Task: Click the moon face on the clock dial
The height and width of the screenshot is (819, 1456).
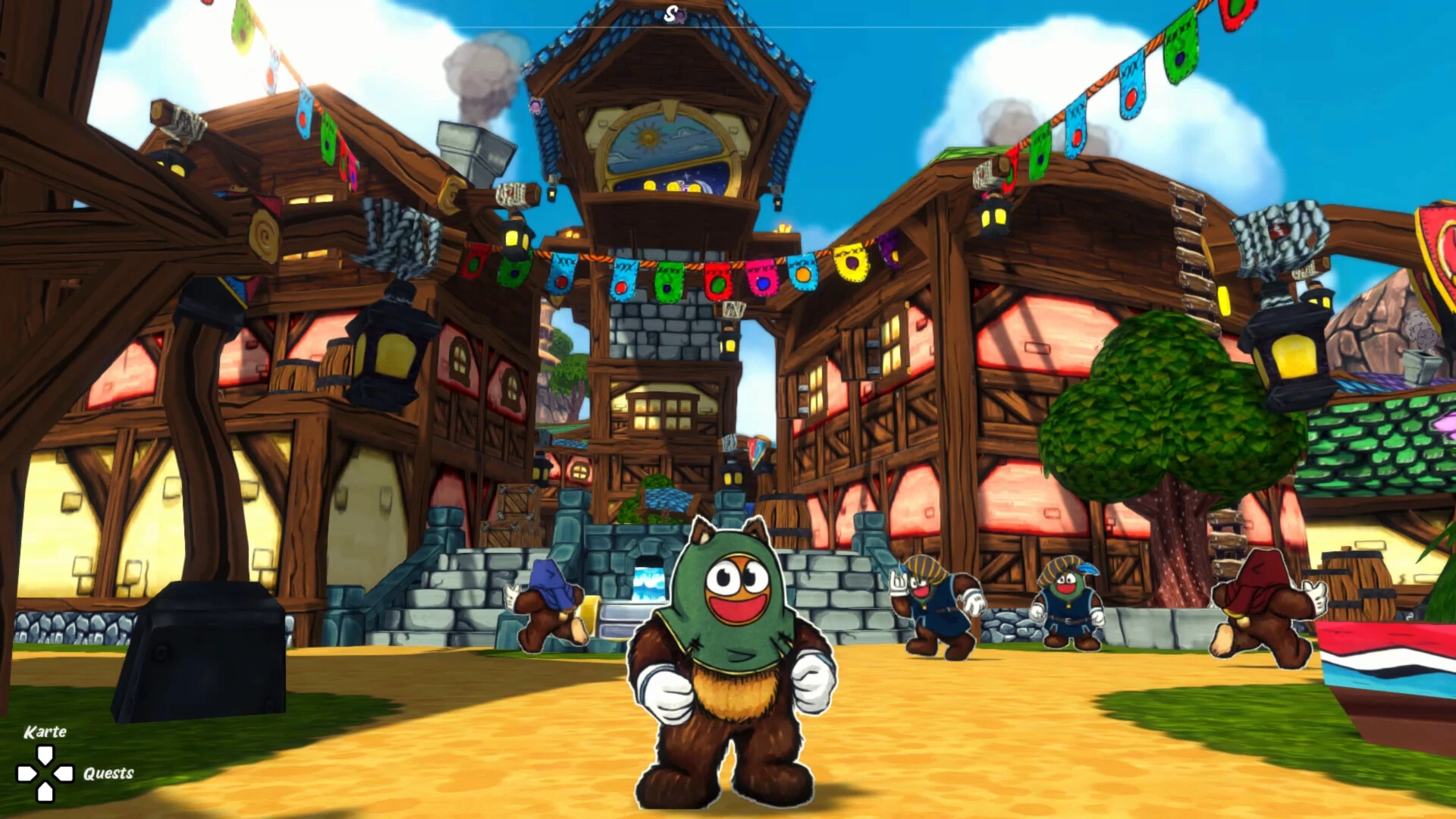Action: tap(704, 187)
